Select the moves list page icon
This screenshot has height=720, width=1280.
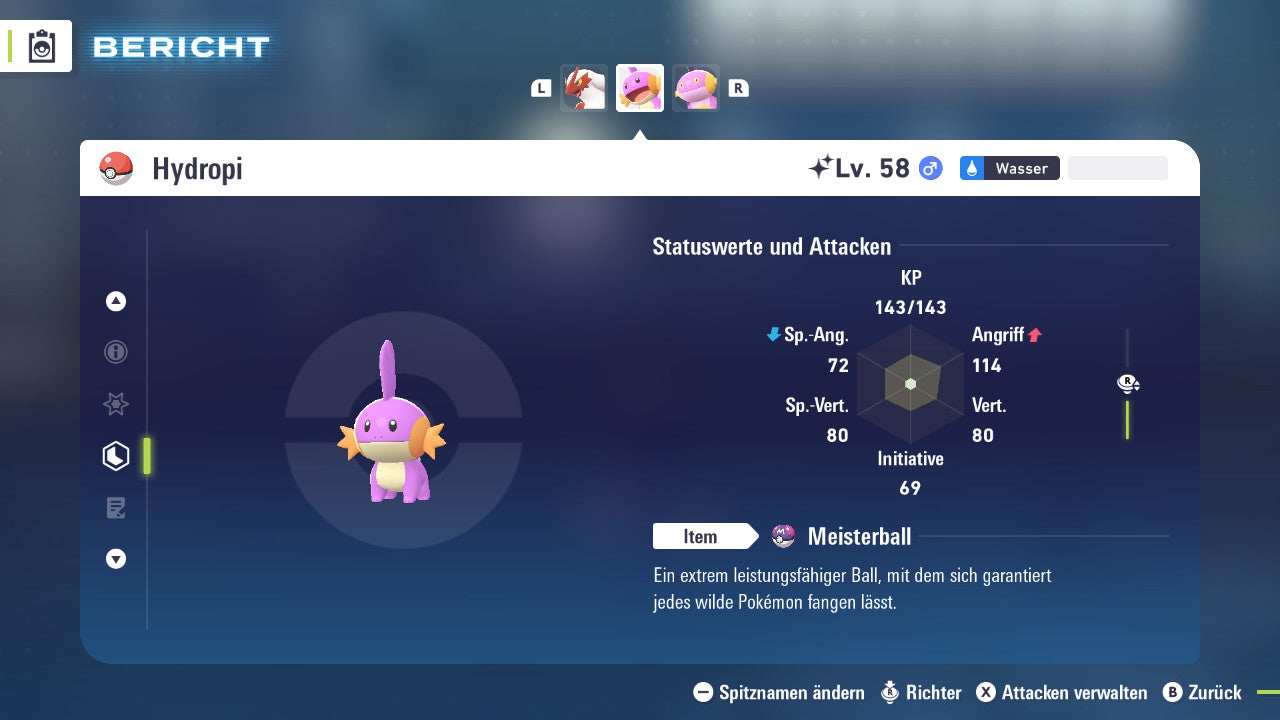point(116,508)
